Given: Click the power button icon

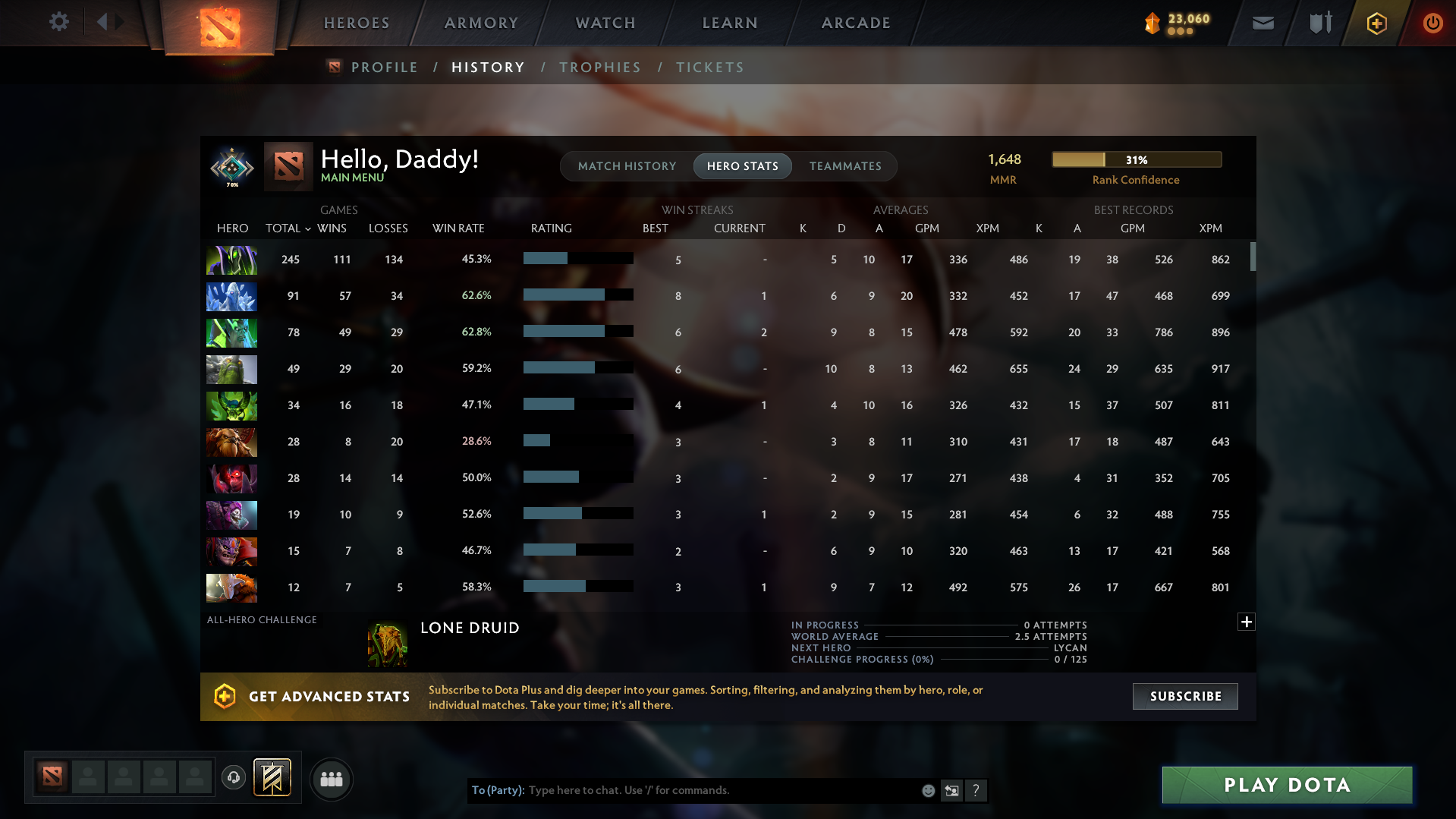Looking at the screenshot, I should [1432, 23].
